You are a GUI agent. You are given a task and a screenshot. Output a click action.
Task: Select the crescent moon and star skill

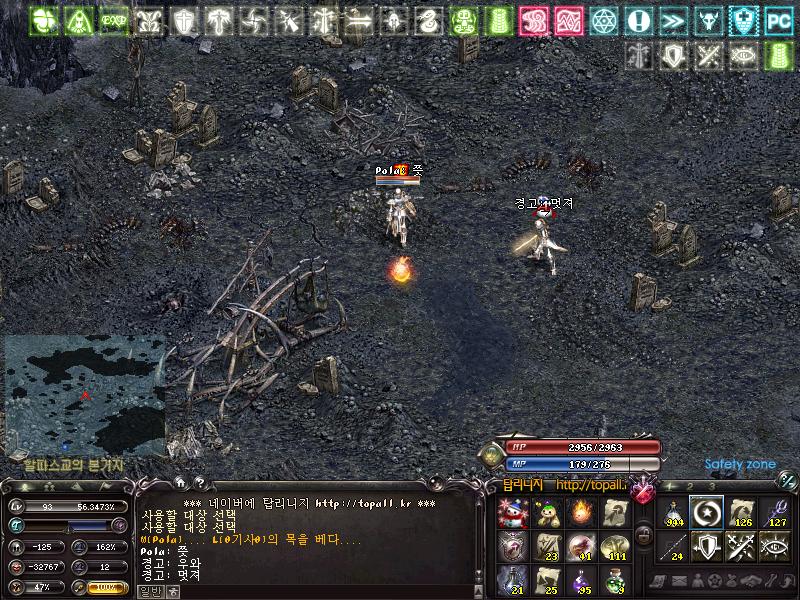[x=707, y=513]
